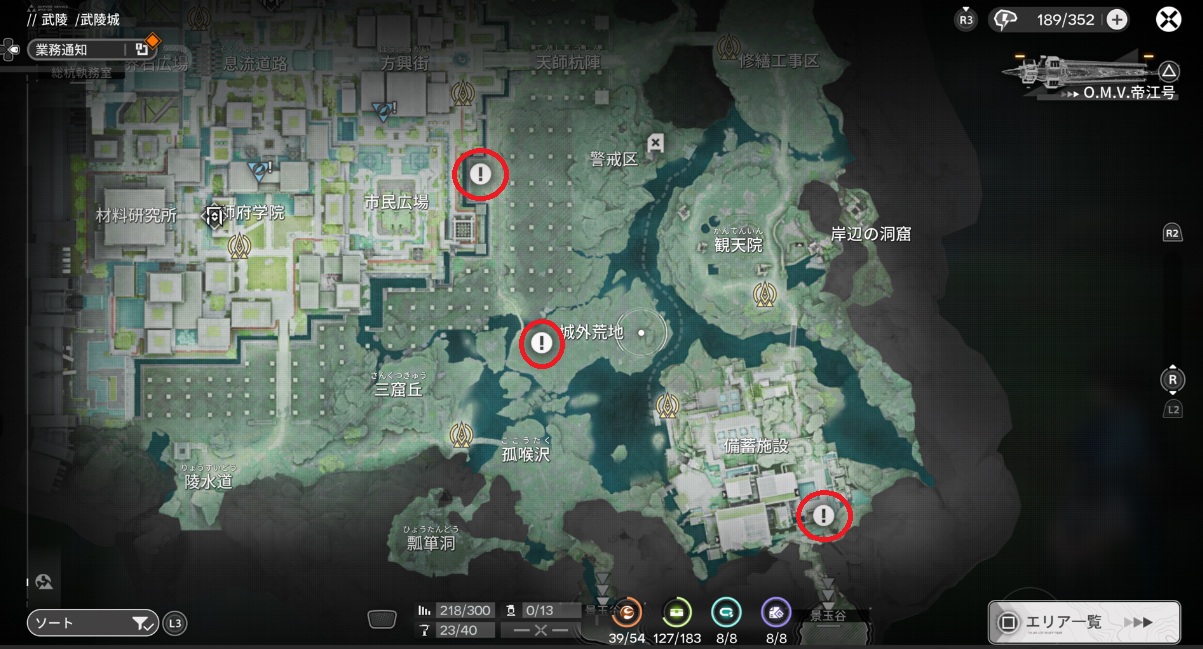Select the exclamation marker near 市民広場
This screenshot has height=649, width=1203.
click(x=481, y=175)
